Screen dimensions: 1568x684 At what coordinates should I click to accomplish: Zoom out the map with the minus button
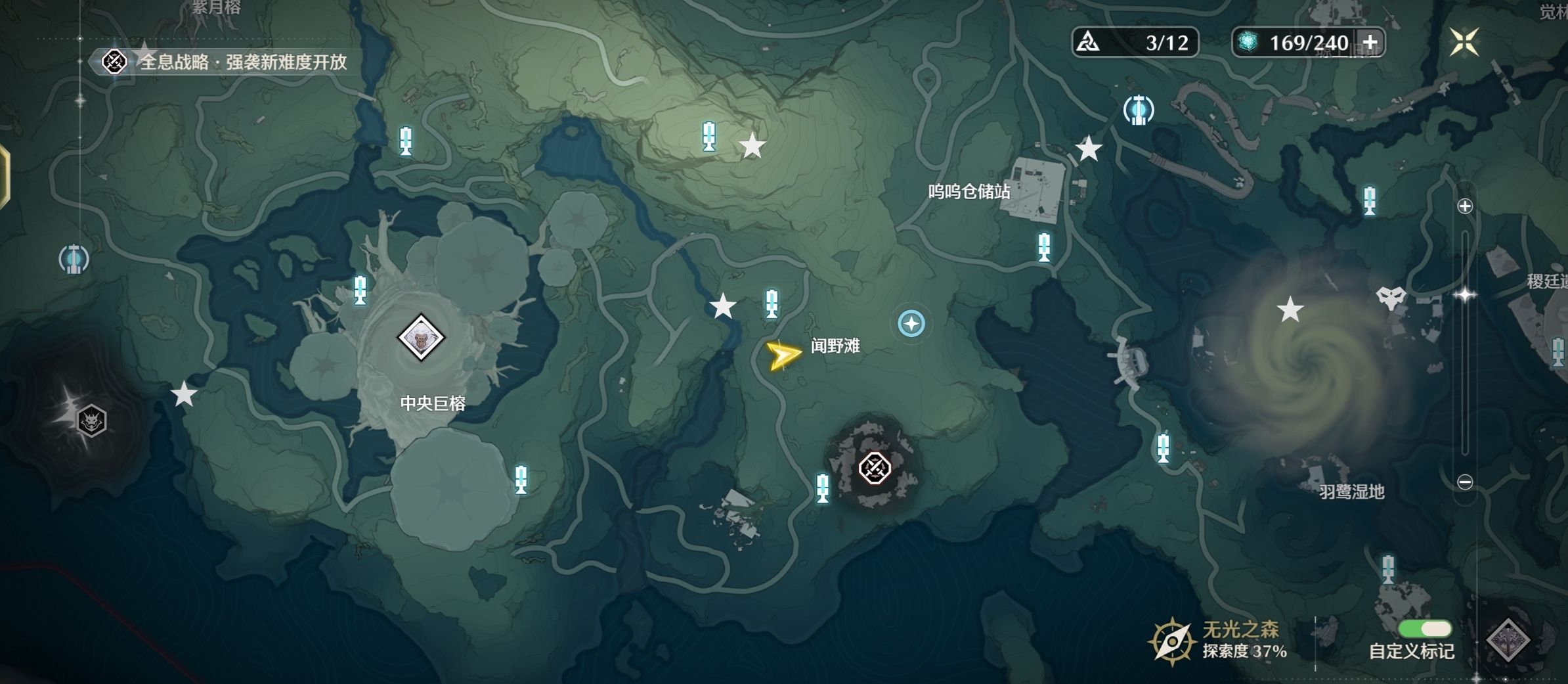pyautogui.click(x=1465, y=482)
